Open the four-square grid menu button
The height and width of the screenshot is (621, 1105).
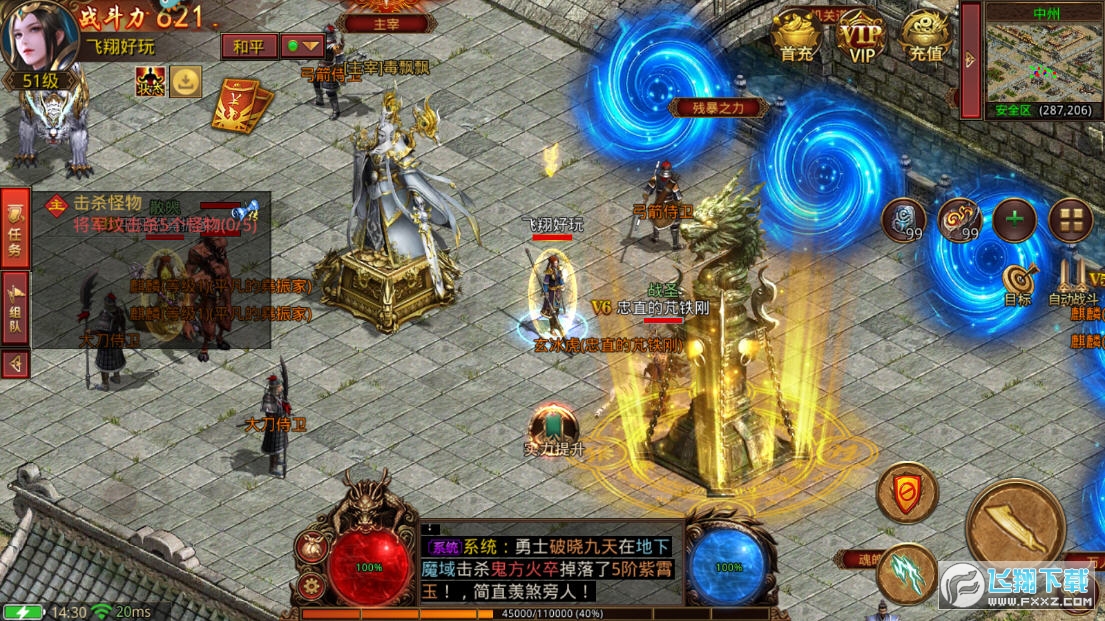(x=1070, y=220)
